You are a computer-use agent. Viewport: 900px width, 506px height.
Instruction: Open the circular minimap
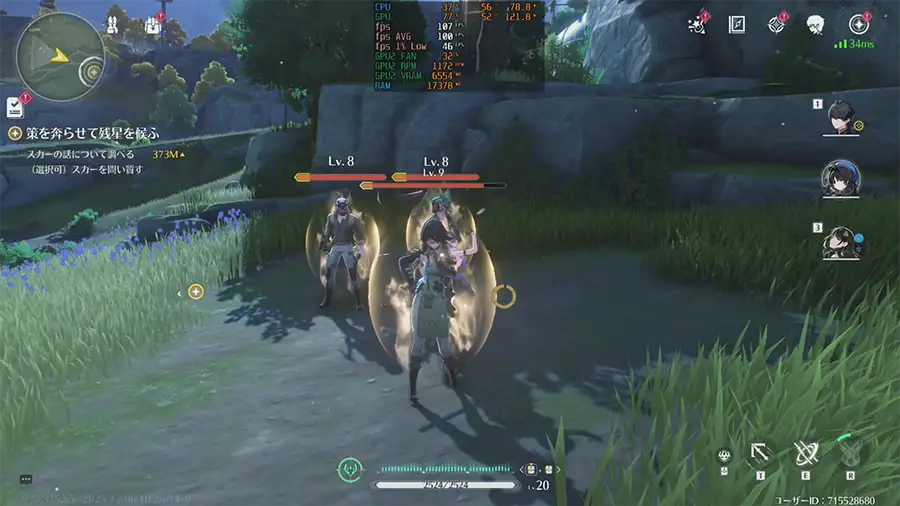pyautogui.click(x=61, y=56)
